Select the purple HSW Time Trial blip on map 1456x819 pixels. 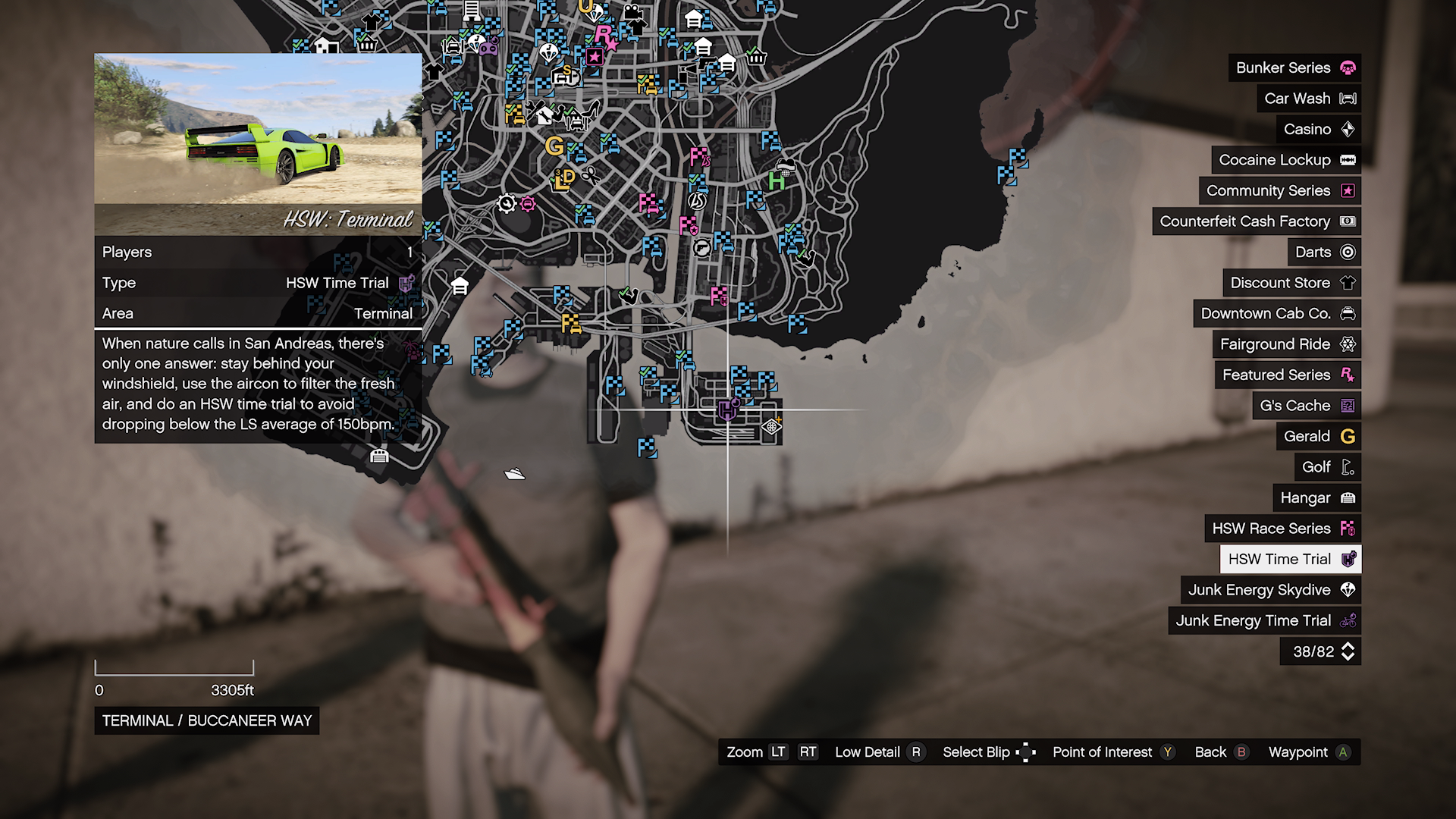726,411
